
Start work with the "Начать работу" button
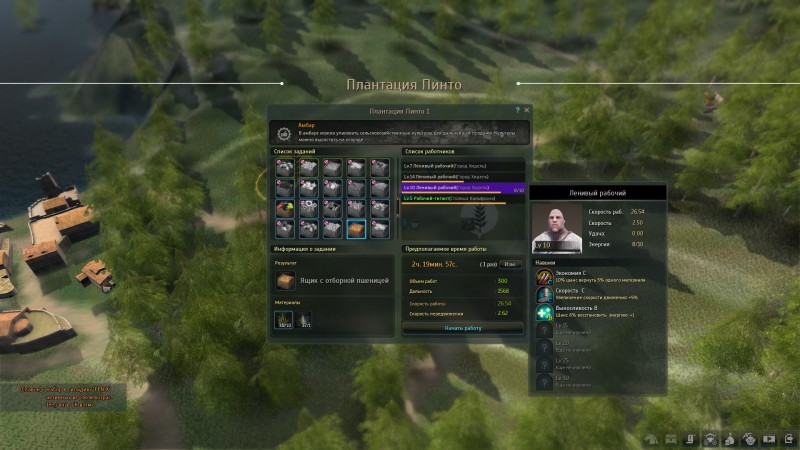[462, 327]
